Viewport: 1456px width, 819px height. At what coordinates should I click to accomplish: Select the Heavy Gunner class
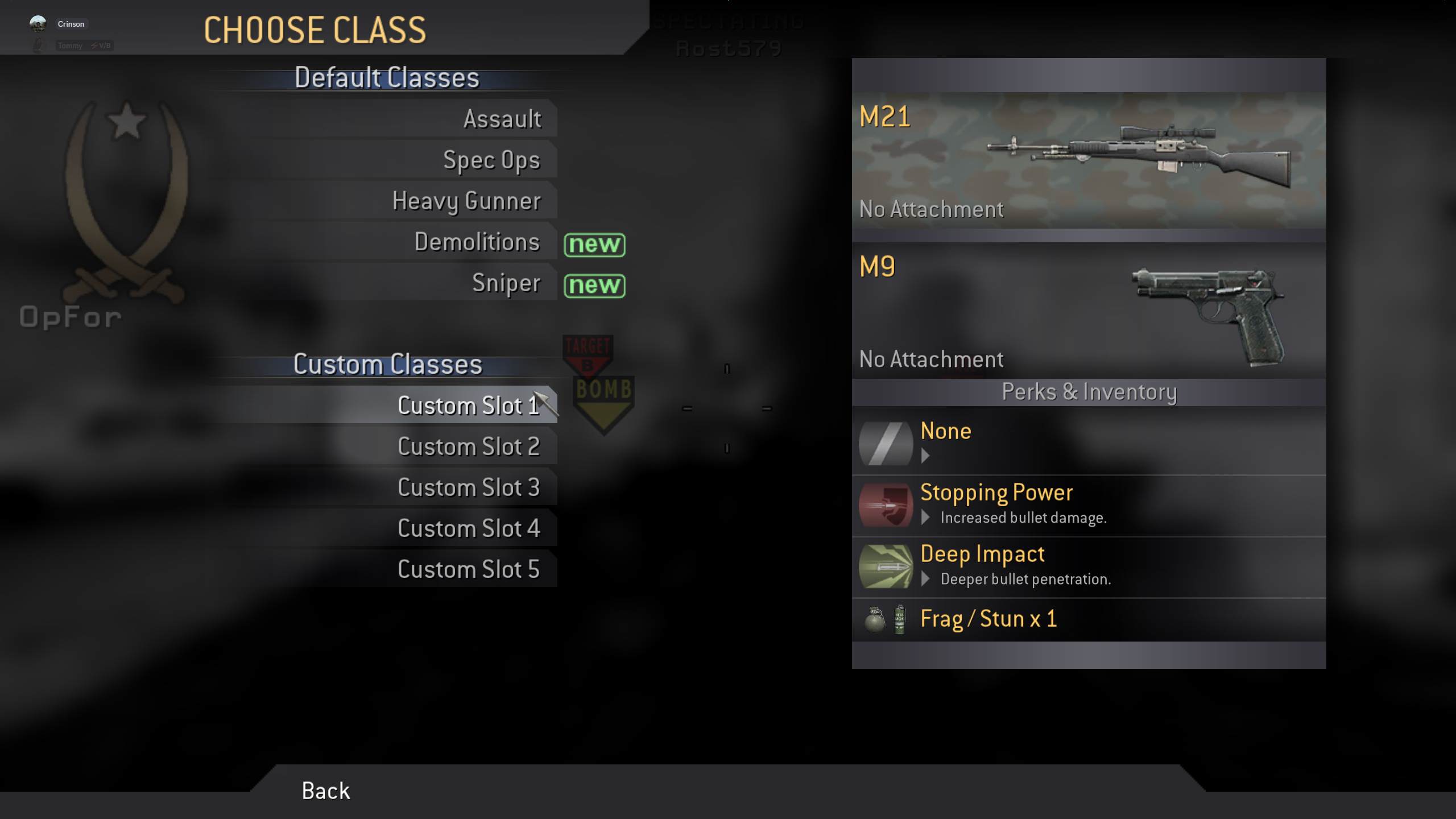pyautogui.click(x=466, y=200)
